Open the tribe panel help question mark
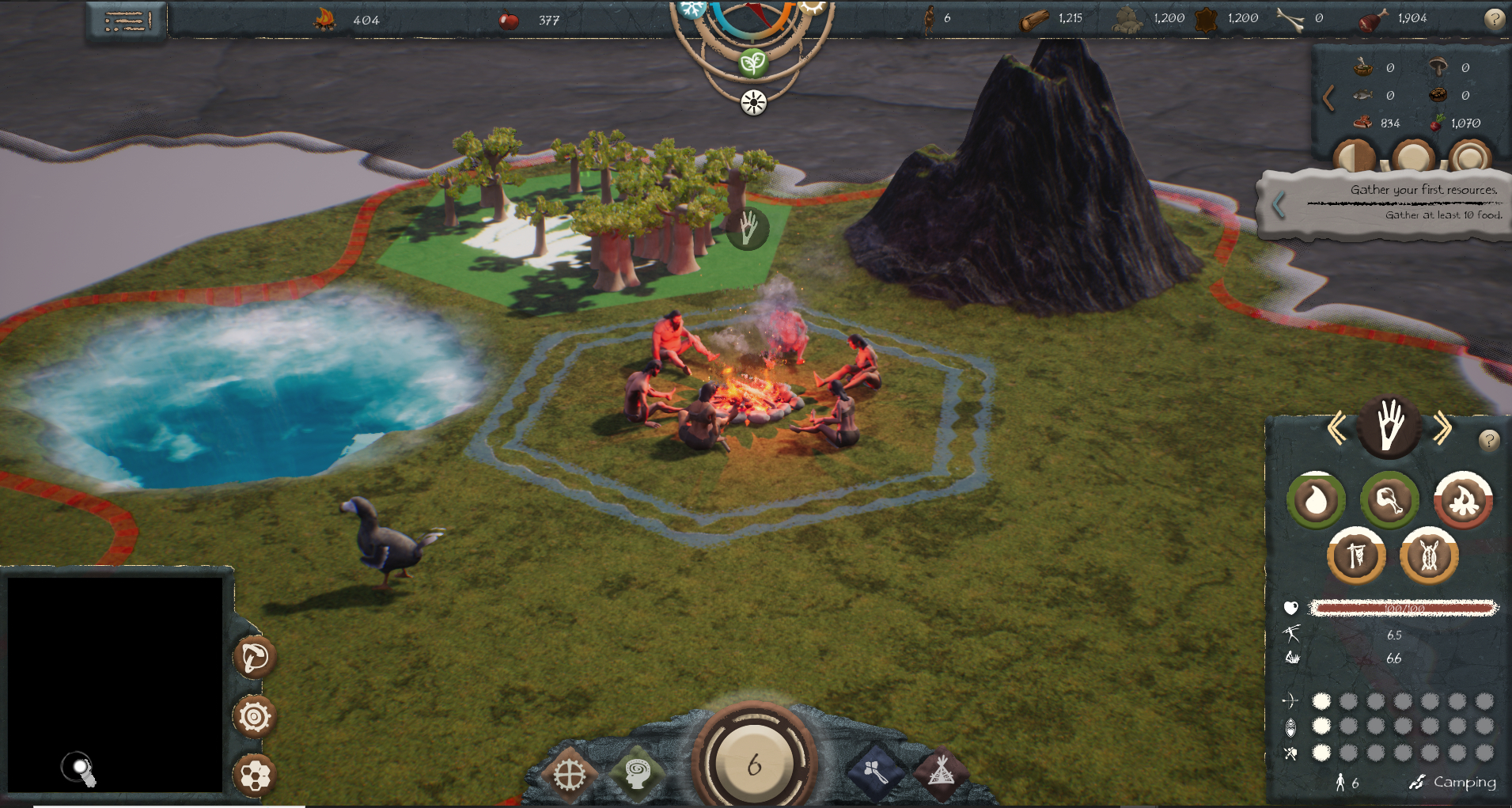 pos(1488,440)
